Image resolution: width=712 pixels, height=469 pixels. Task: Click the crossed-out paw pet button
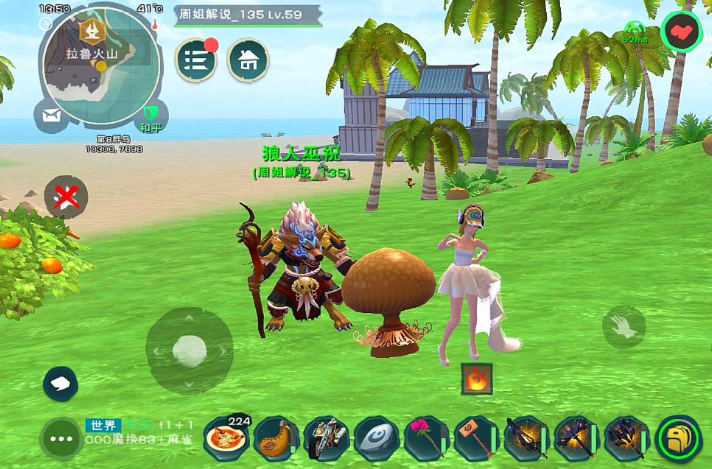tap(66, 196)
